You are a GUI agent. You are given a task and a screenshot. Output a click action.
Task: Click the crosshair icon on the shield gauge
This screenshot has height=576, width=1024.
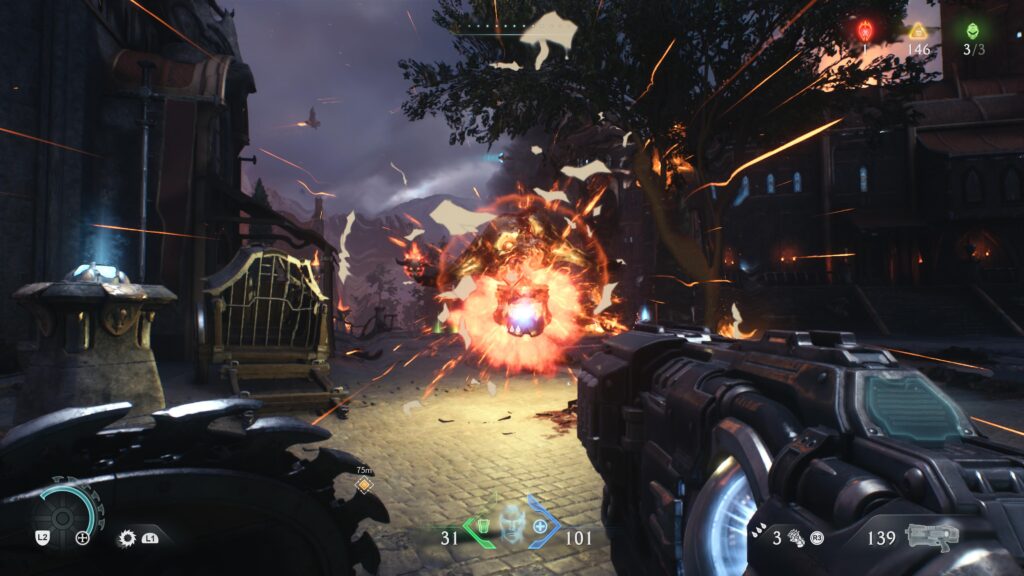coord(83,538)
